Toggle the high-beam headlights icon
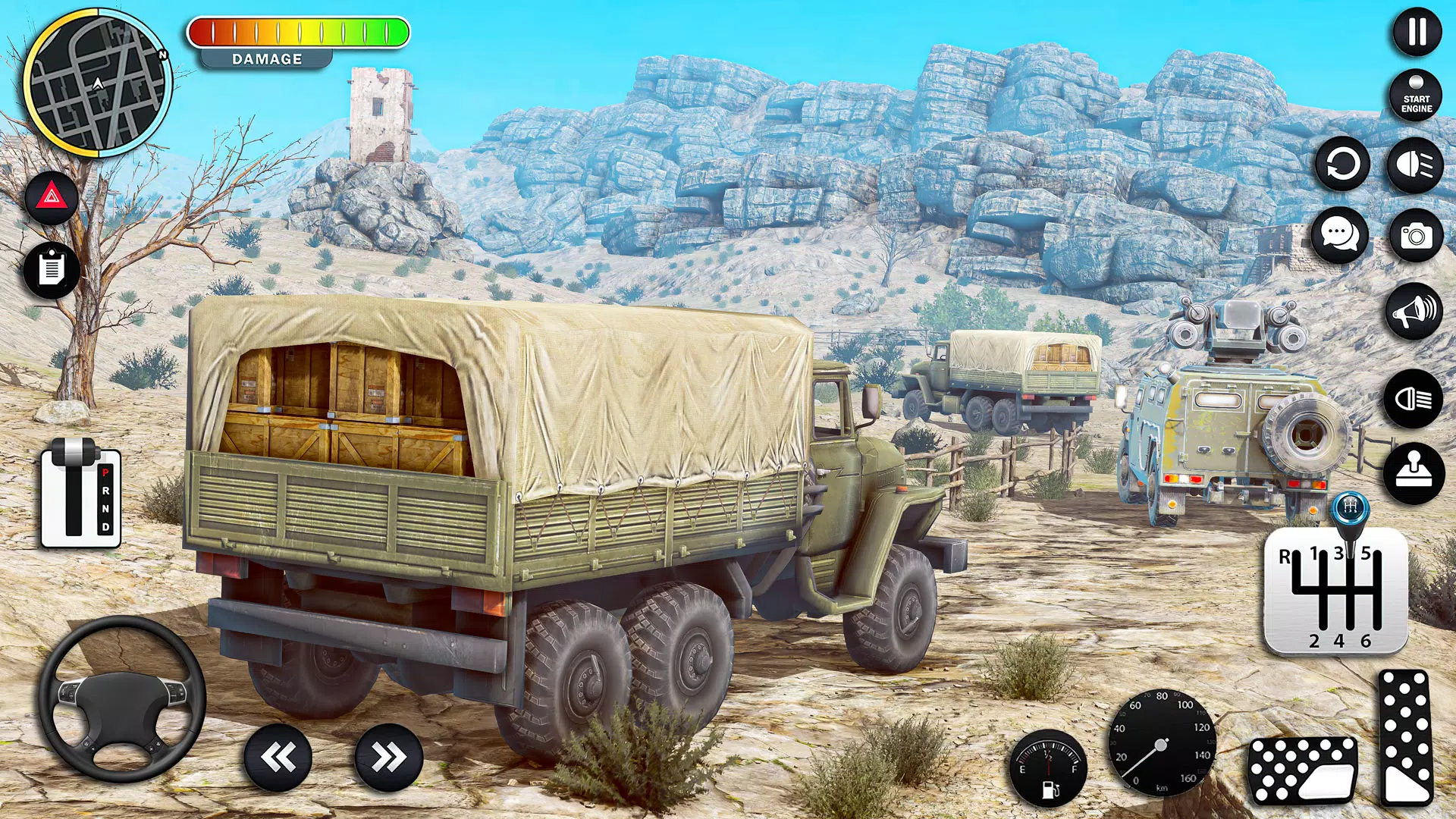This screenshot has height=819, width=1456. pos(1415,165)
